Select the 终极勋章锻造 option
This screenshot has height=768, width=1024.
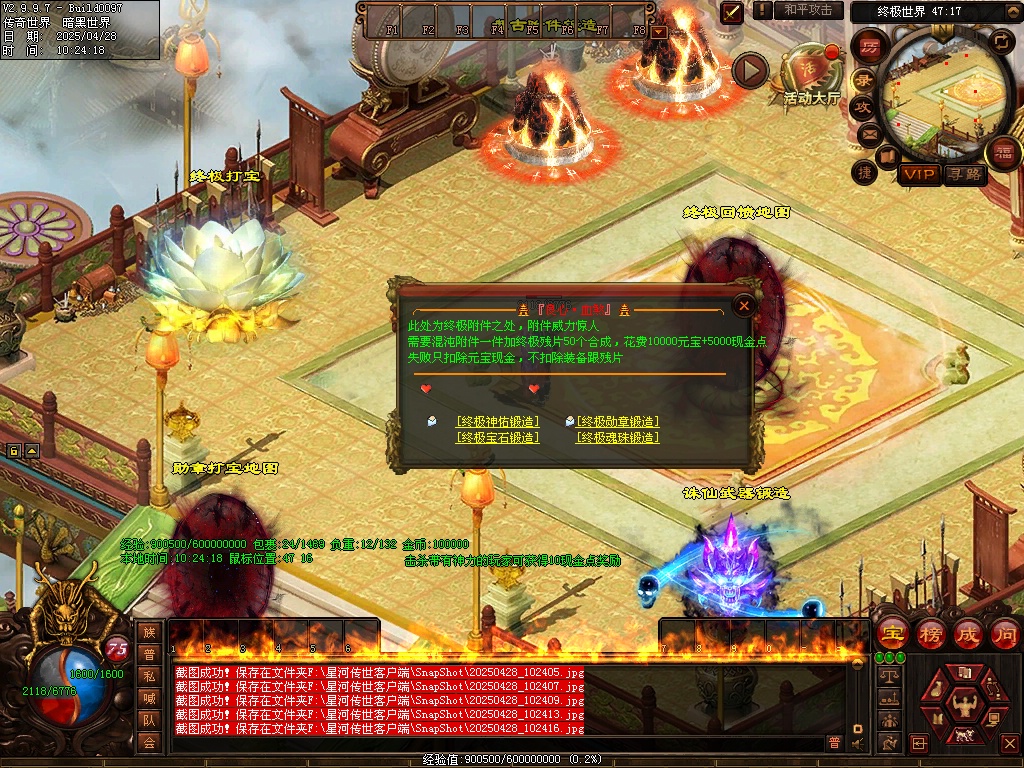pyautogui.click(x=618, y=422)
